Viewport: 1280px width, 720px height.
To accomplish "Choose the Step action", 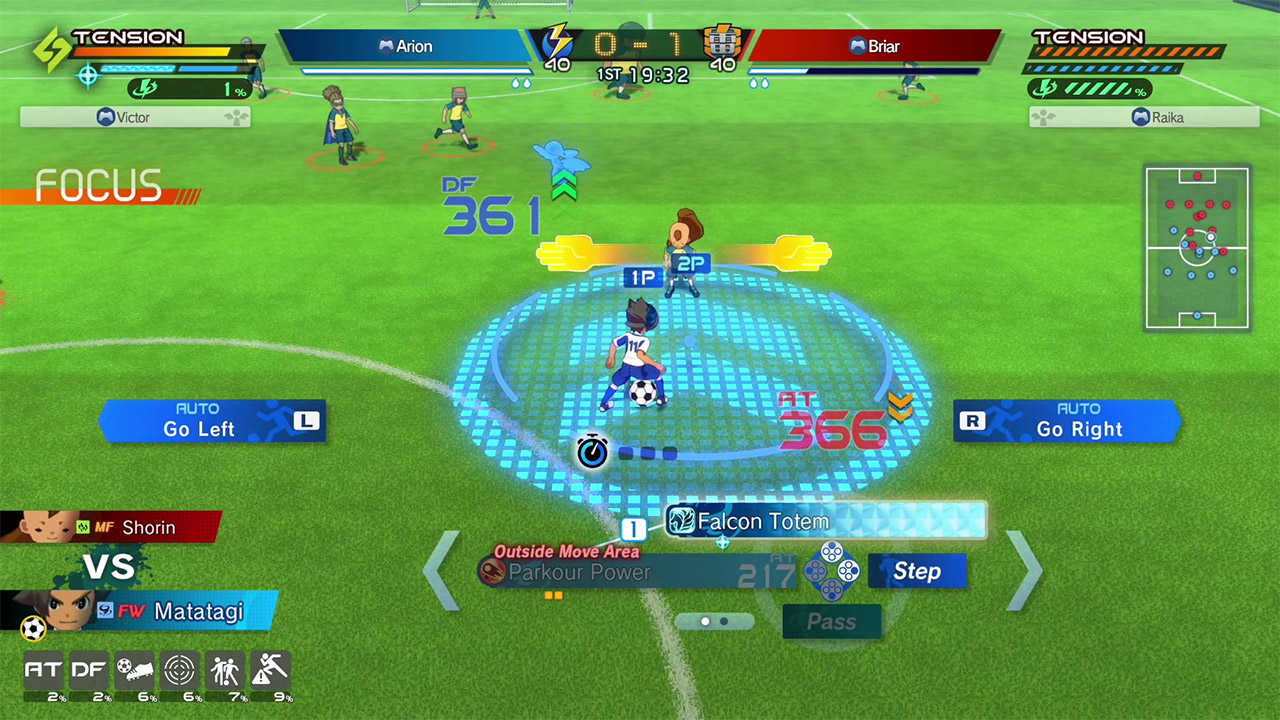I will coord(917,571).
